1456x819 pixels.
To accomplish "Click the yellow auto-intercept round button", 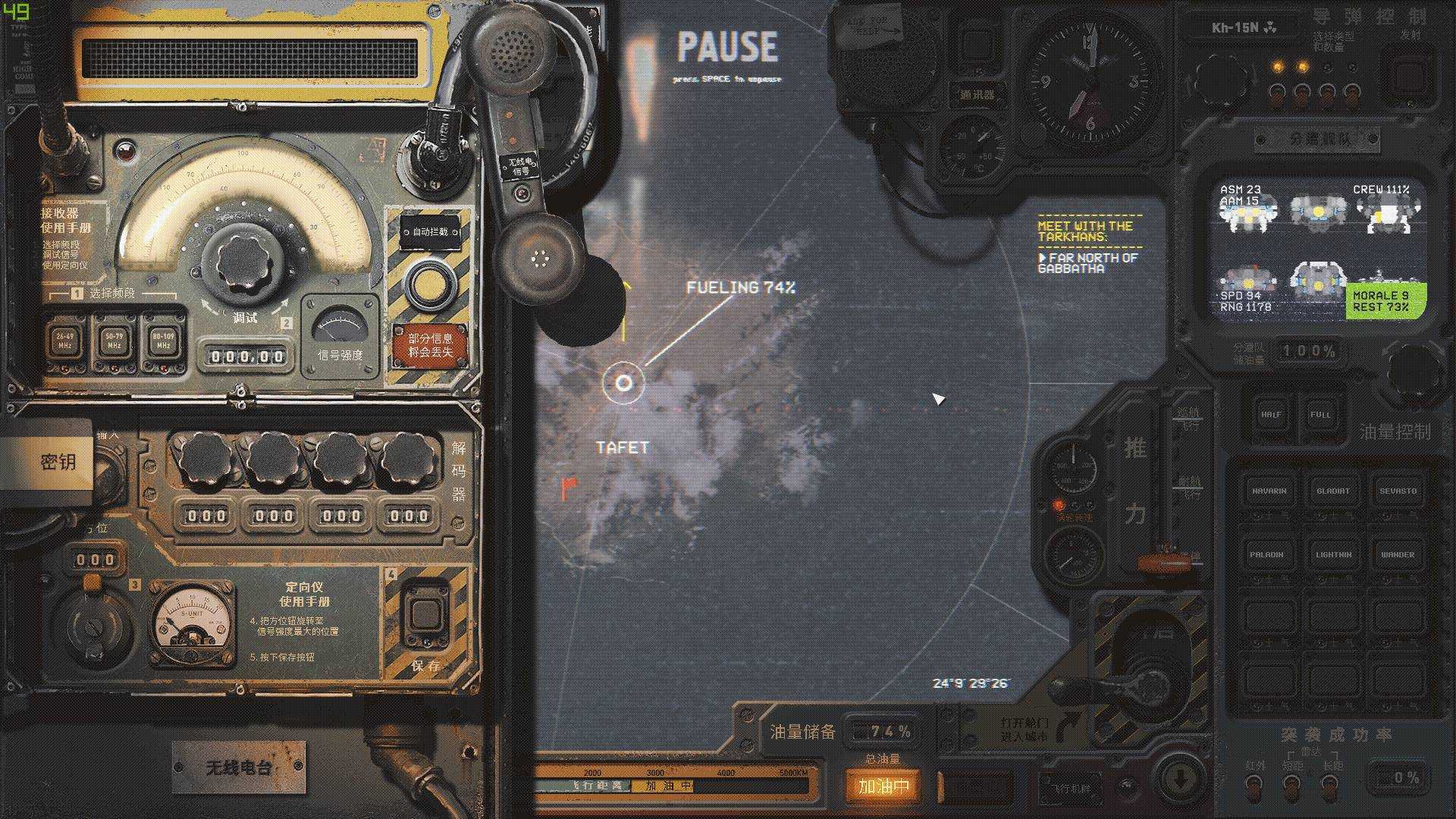I will [429, 283].
